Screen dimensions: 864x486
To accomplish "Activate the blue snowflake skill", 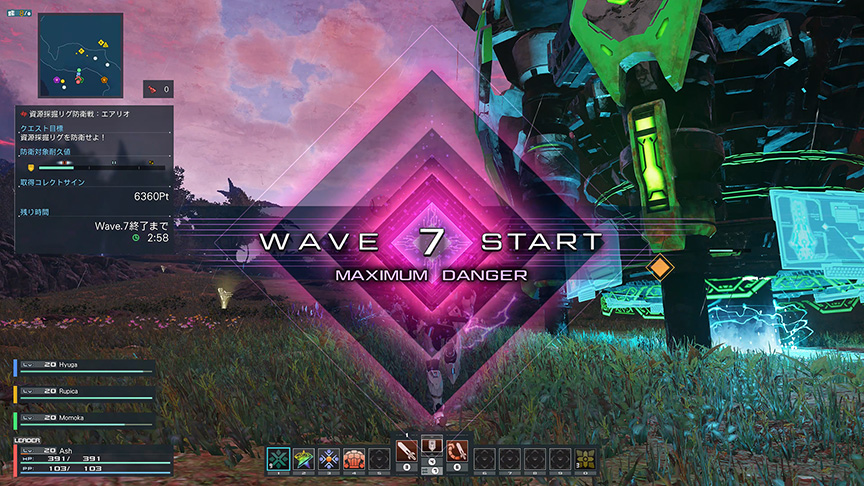I will (x=329, y=459).
